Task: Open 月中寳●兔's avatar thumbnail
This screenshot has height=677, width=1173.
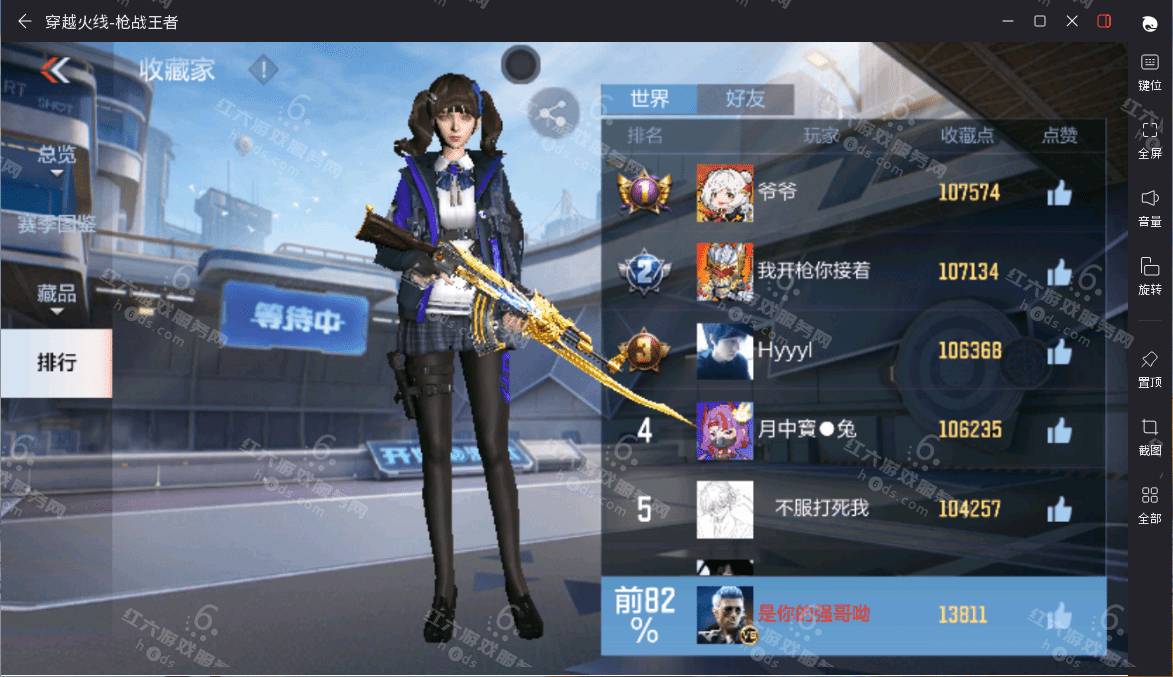Action: pos(725,431)
